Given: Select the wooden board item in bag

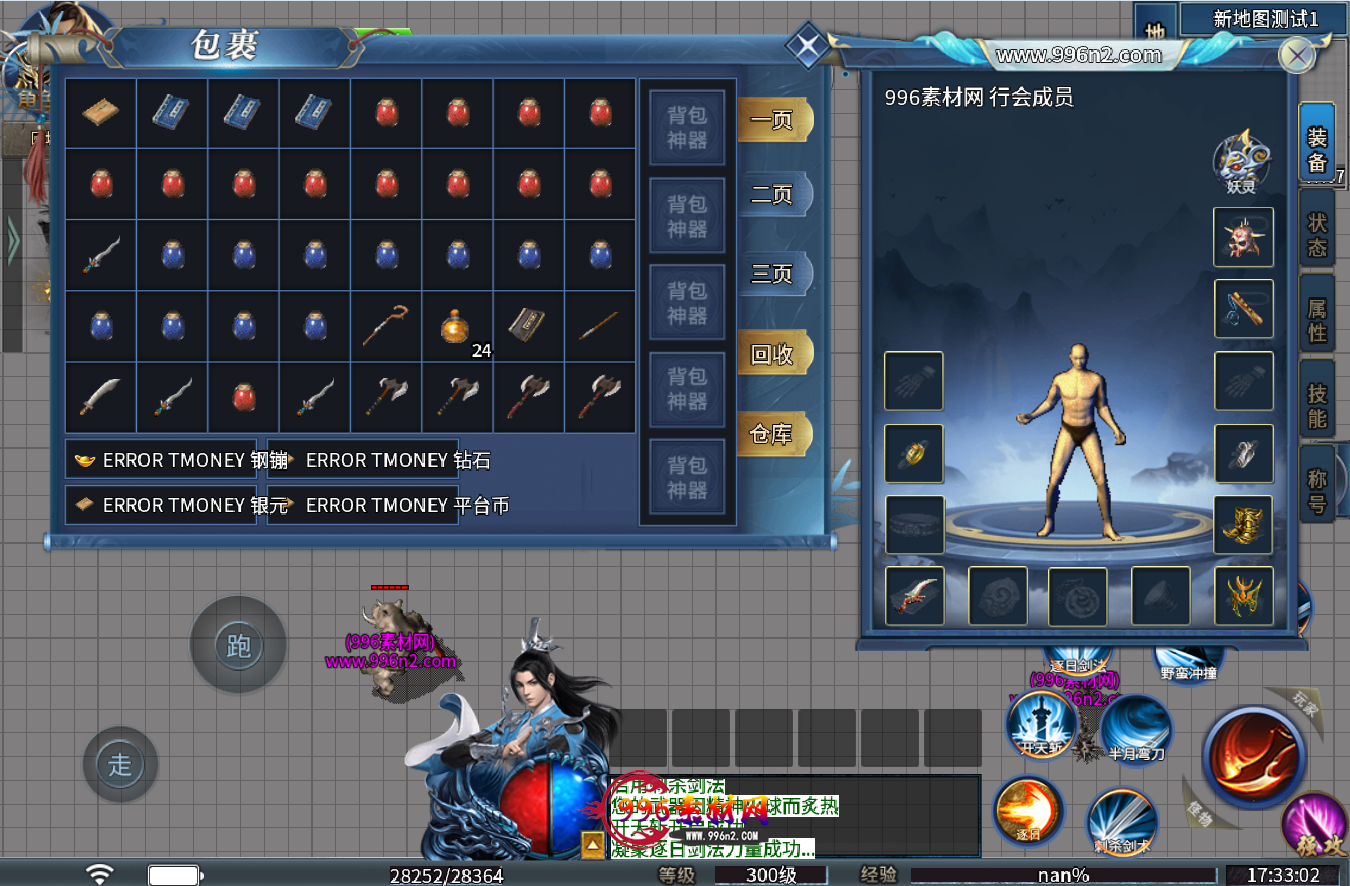Looking at the screenshot, I should click(x=100, y=112).
